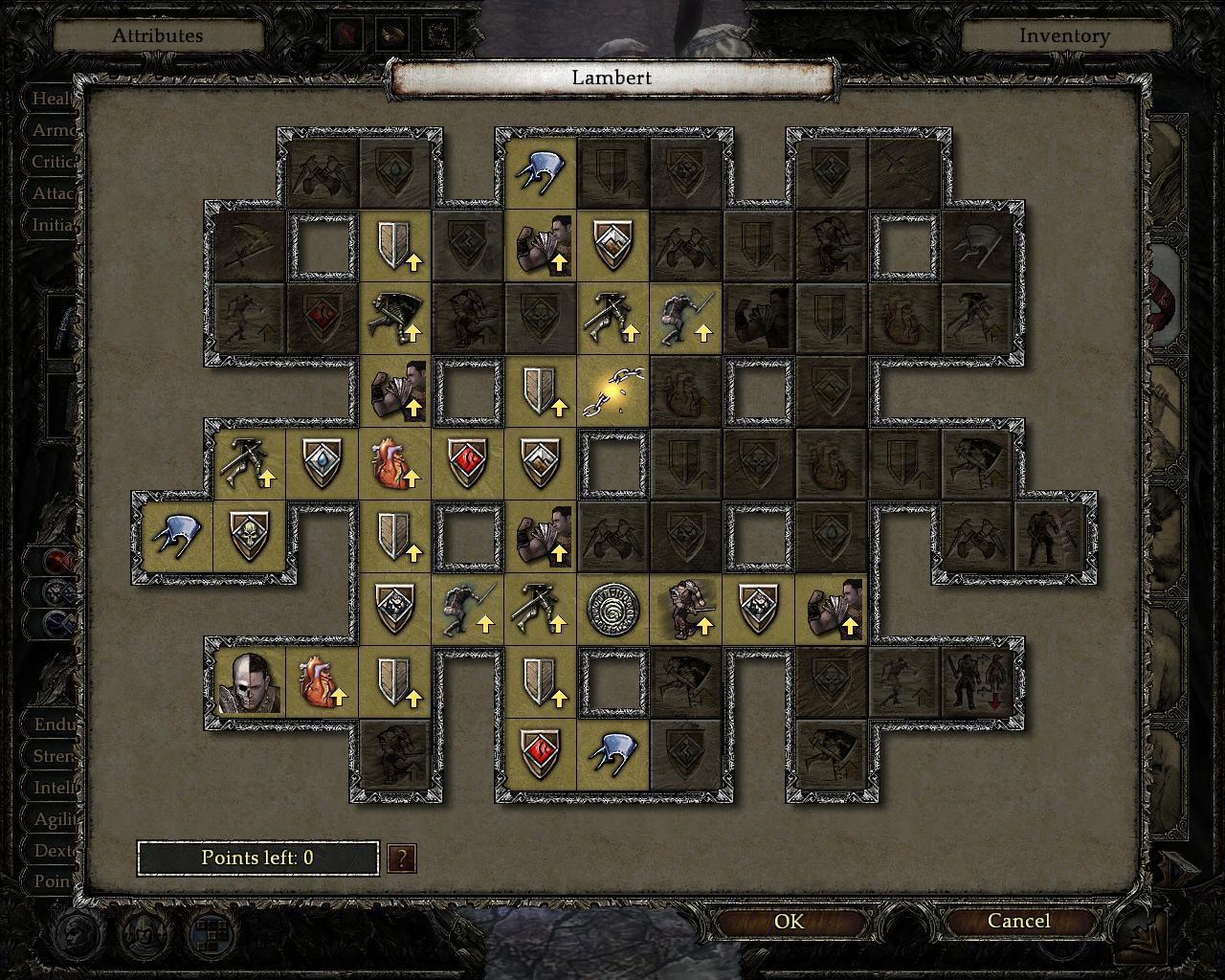Screen dimensions: 1225x980
Task: Confirm the skill choices with OK
Action: tap(789, 922)
